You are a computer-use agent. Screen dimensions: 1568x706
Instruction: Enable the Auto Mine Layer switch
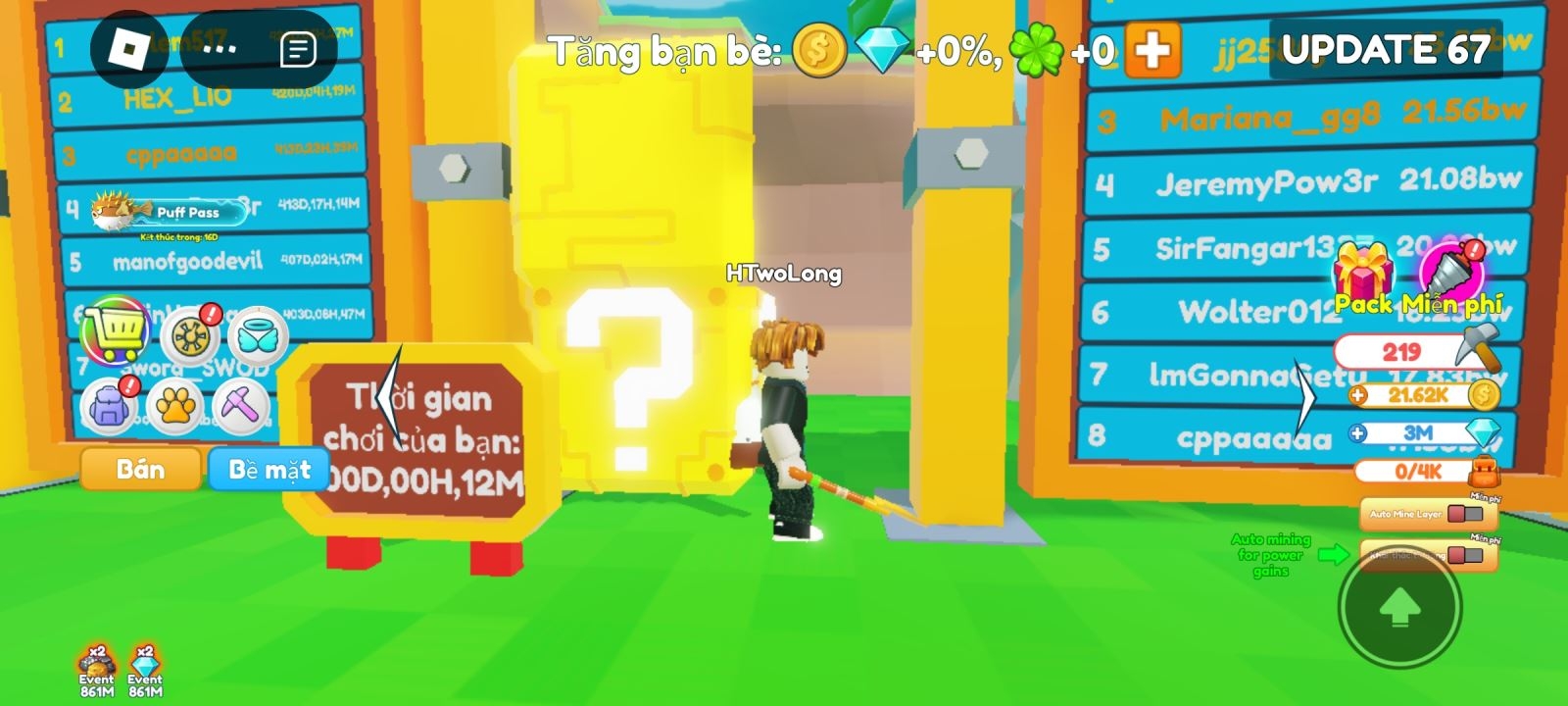pyautogui.click(x=1463, y=512)
